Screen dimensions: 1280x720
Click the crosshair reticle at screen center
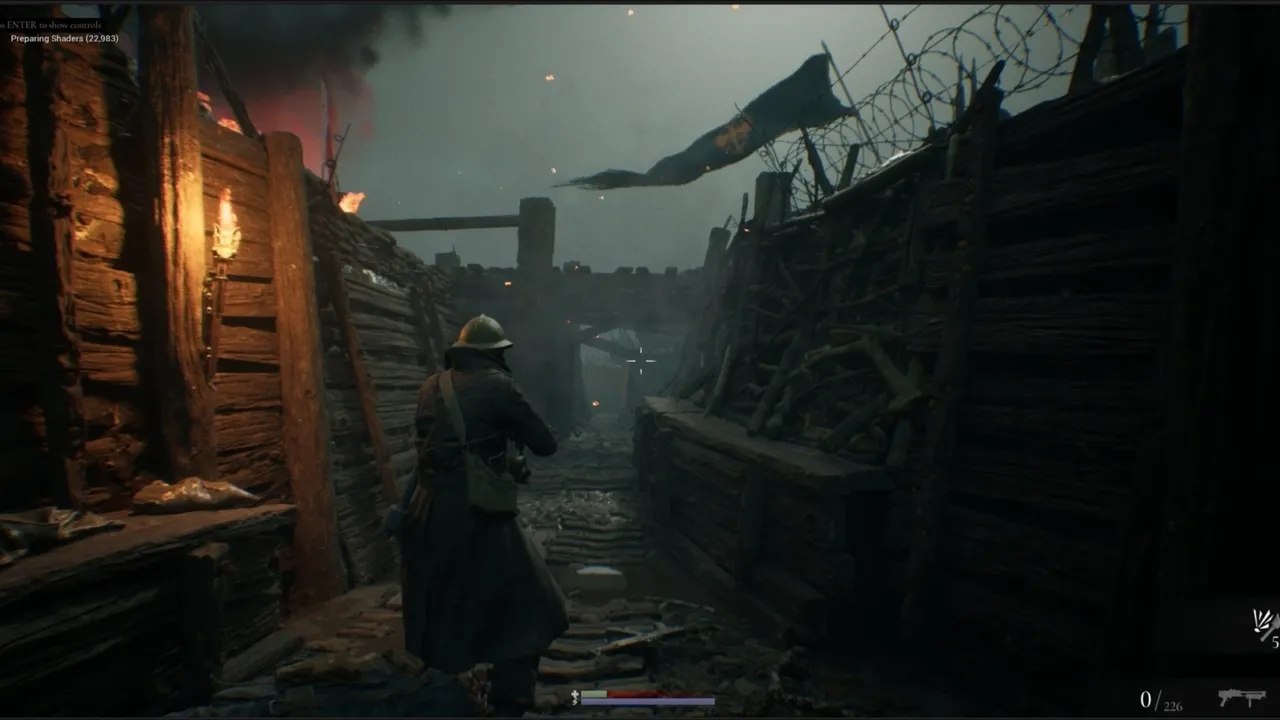[x=640, y=362]
